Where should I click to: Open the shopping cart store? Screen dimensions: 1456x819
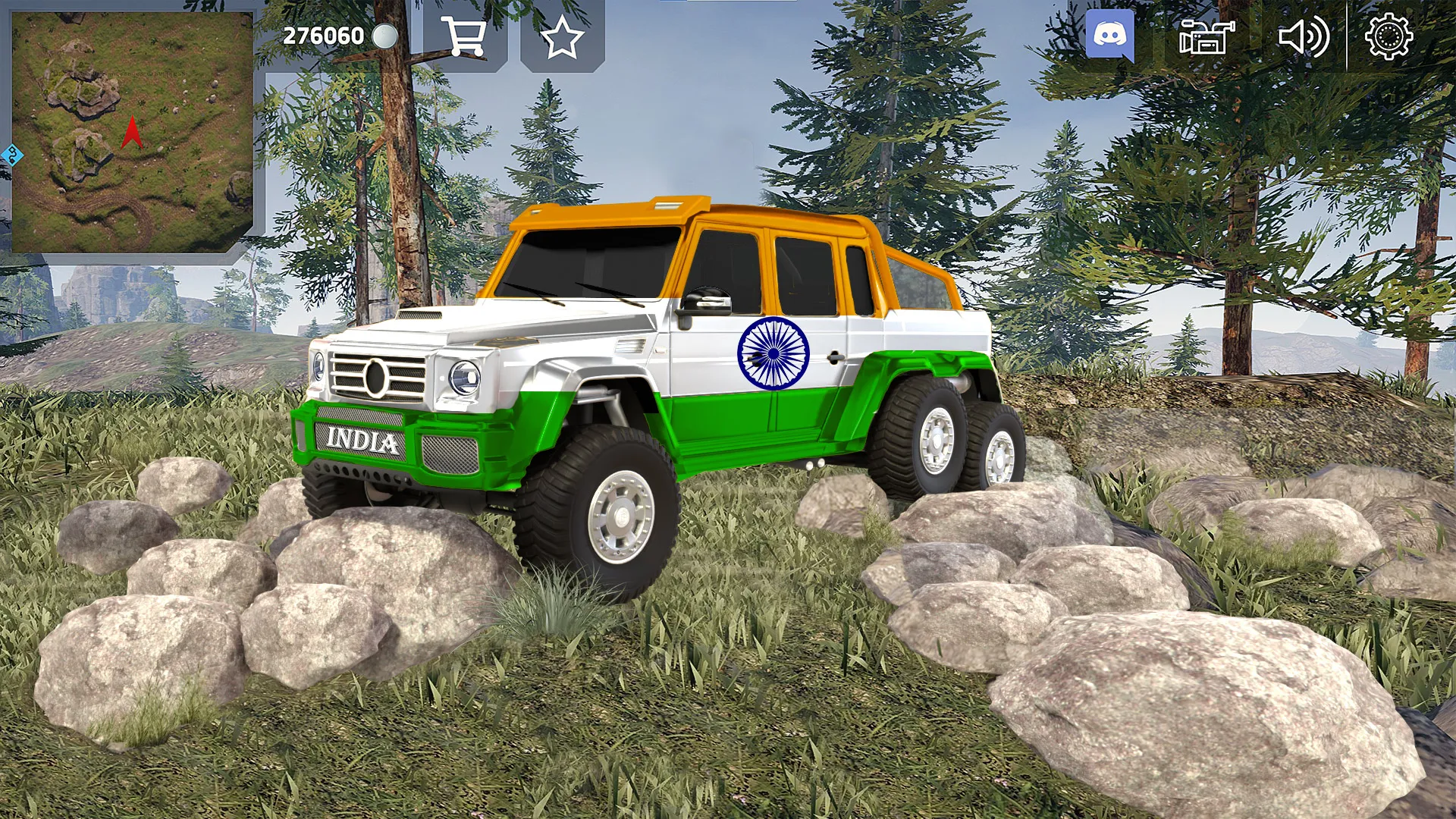click(x=465, y=36)
